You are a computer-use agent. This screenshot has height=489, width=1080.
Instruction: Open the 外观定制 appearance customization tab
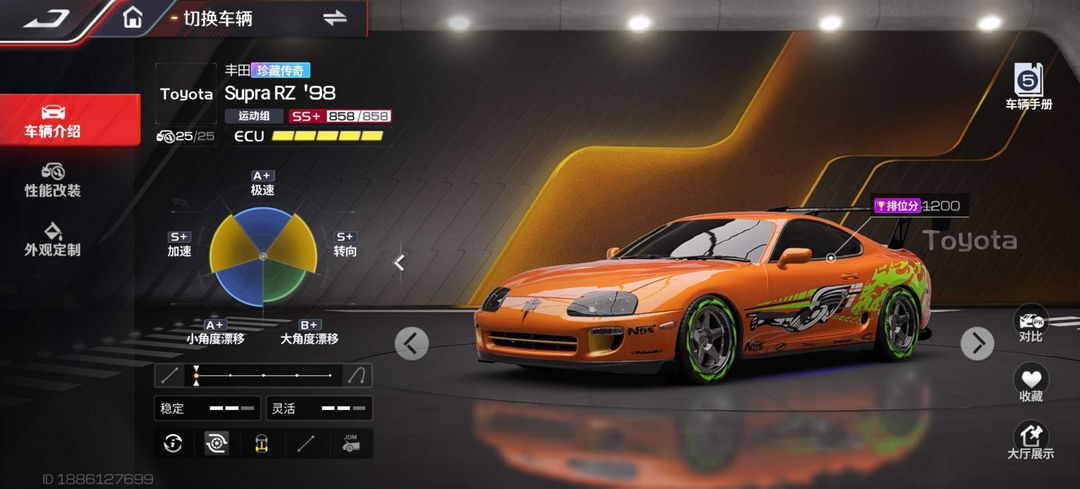tap(53, 240)
